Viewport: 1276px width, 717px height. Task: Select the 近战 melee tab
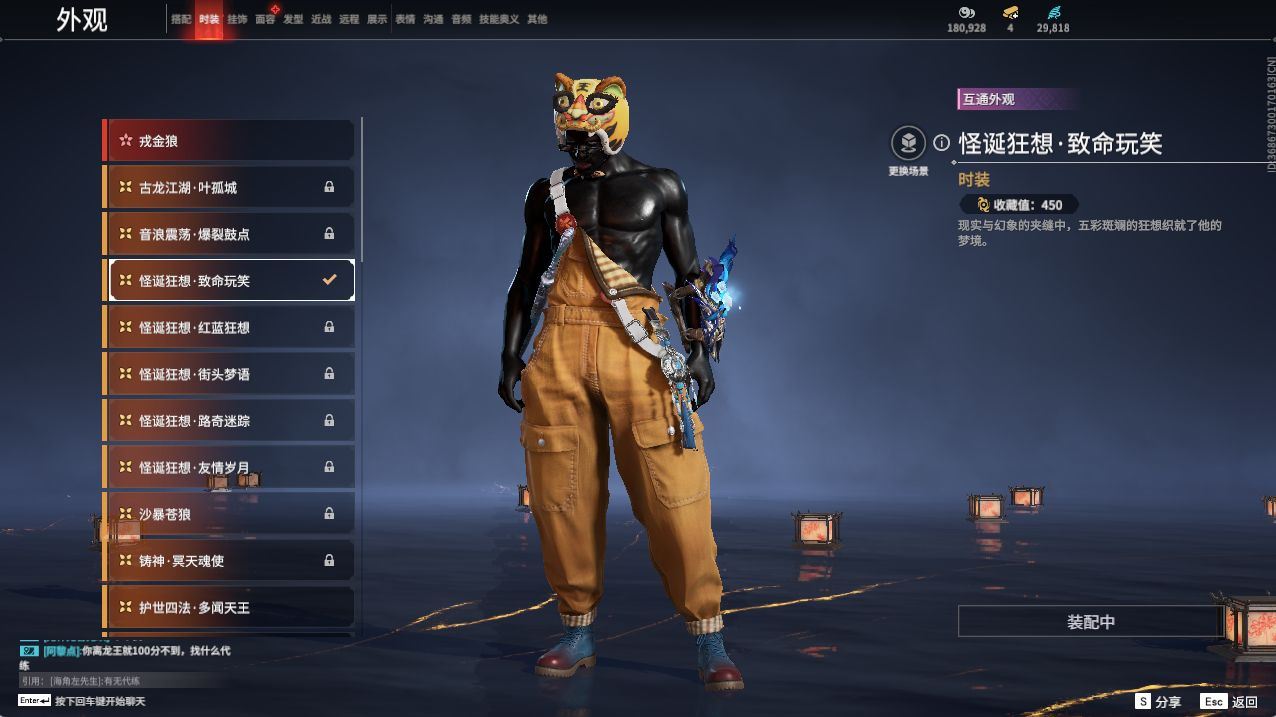(321, 19)
